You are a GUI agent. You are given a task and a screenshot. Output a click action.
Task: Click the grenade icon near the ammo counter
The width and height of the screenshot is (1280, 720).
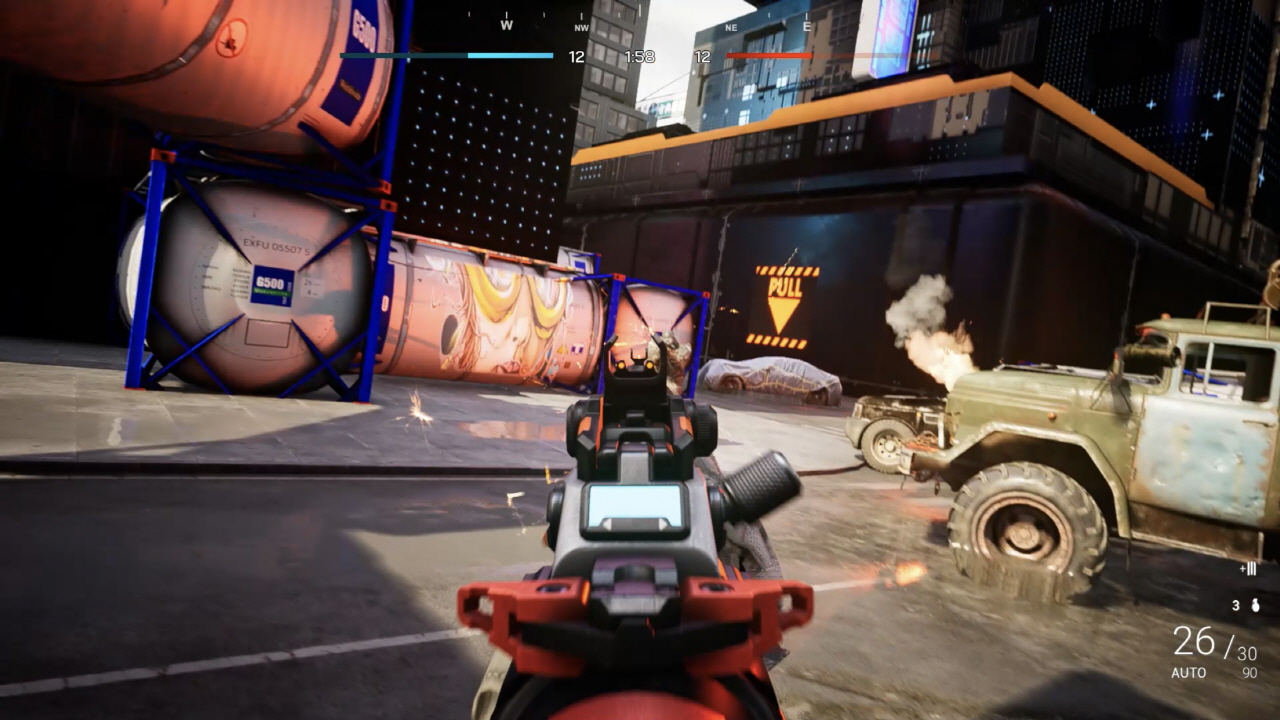click(1254, 605)
